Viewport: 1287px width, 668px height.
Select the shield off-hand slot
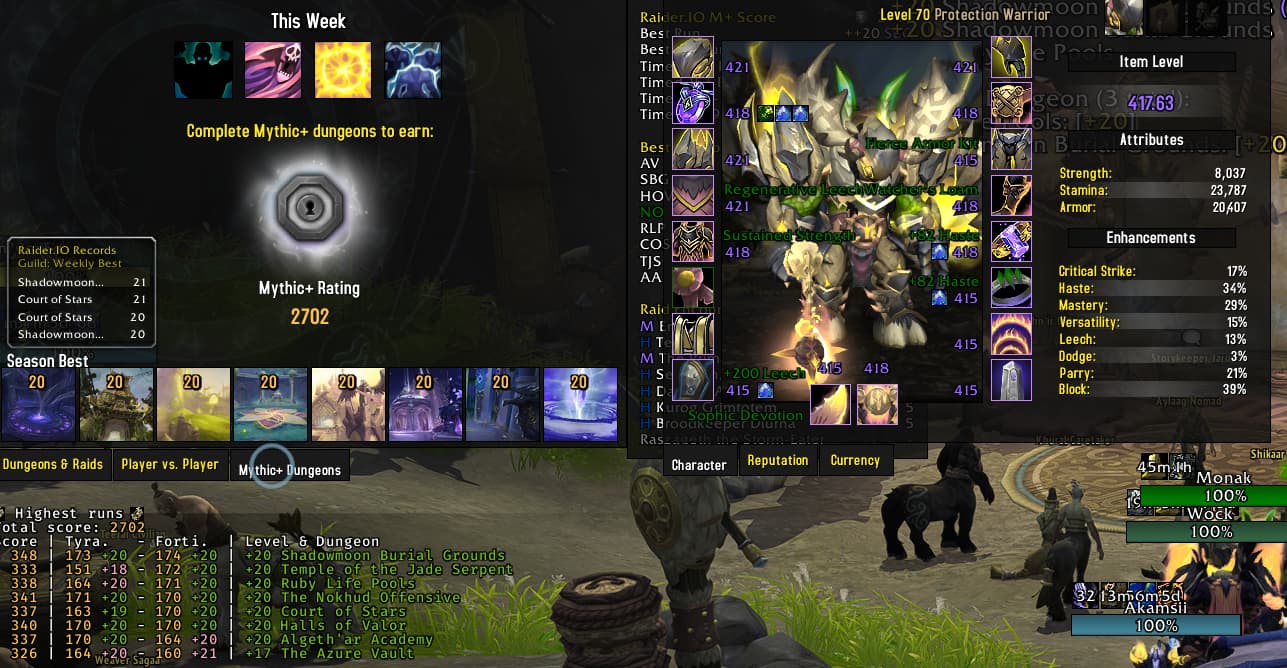click(877, 404)
